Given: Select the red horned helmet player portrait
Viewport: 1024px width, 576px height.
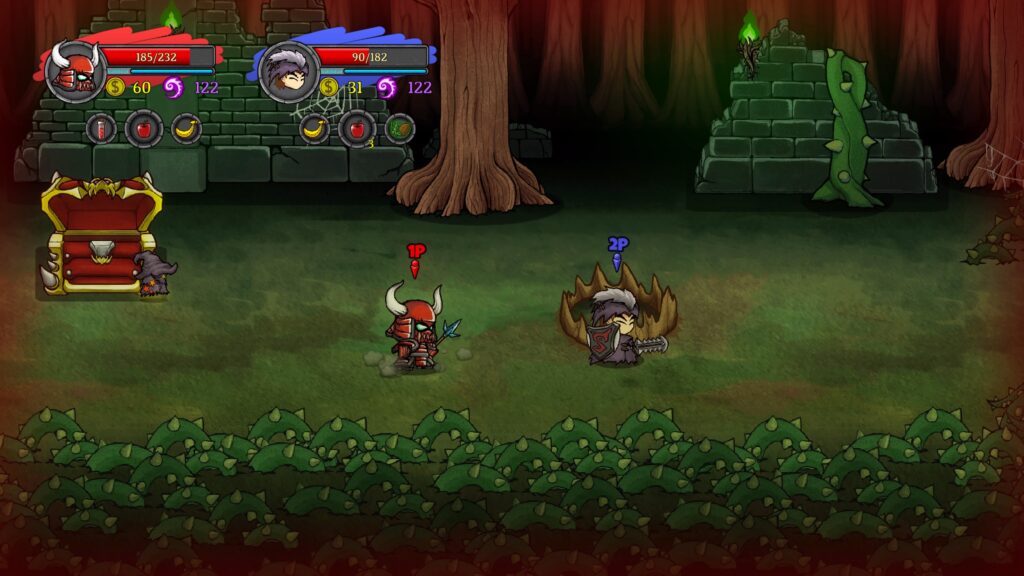Looking at the screenshot, I should (74, 70).
